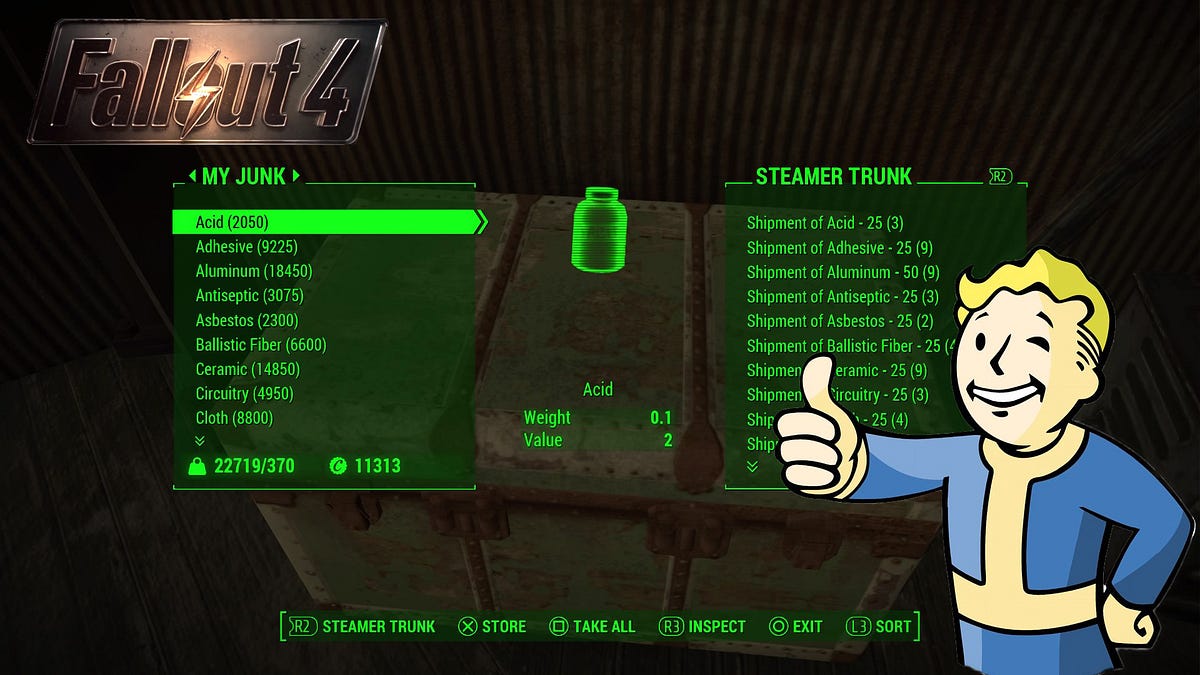Pick Shipment of Antiseptic - 25 (3)
The width and height of the screenshot is (1200, 675).
(842, 297)
